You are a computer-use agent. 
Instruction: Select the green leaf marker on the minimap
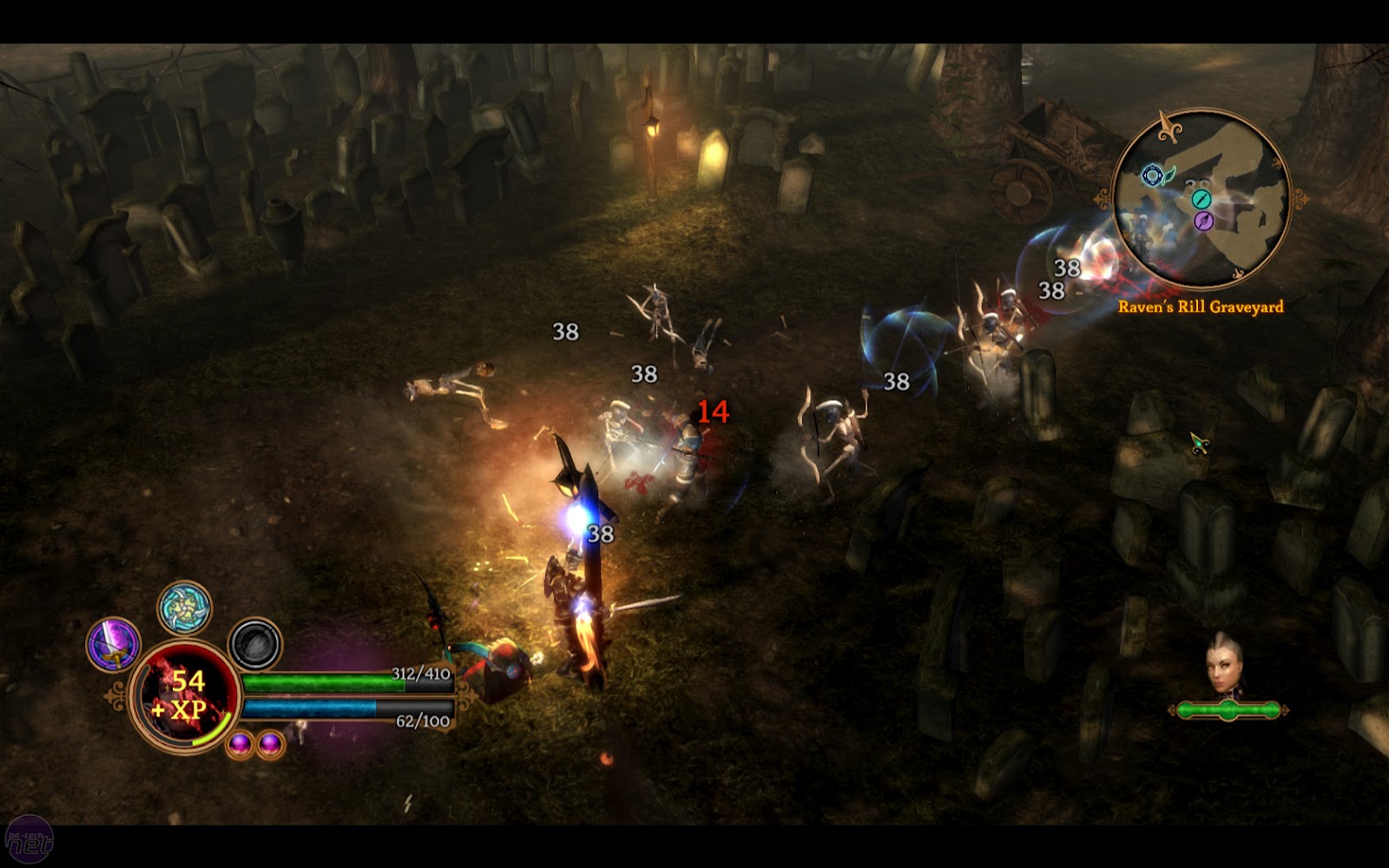(1168, 175)
